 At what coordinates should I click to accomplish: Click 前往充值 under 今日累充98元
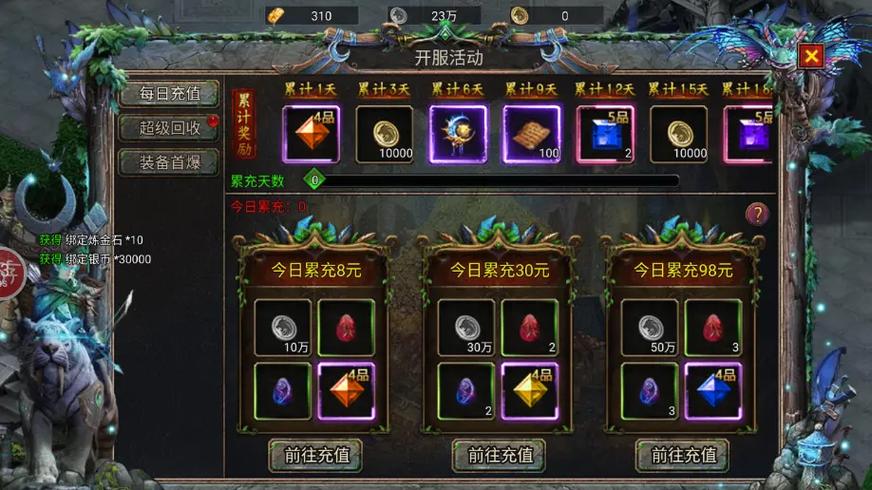pyautogui.click(x=682, y=455)
